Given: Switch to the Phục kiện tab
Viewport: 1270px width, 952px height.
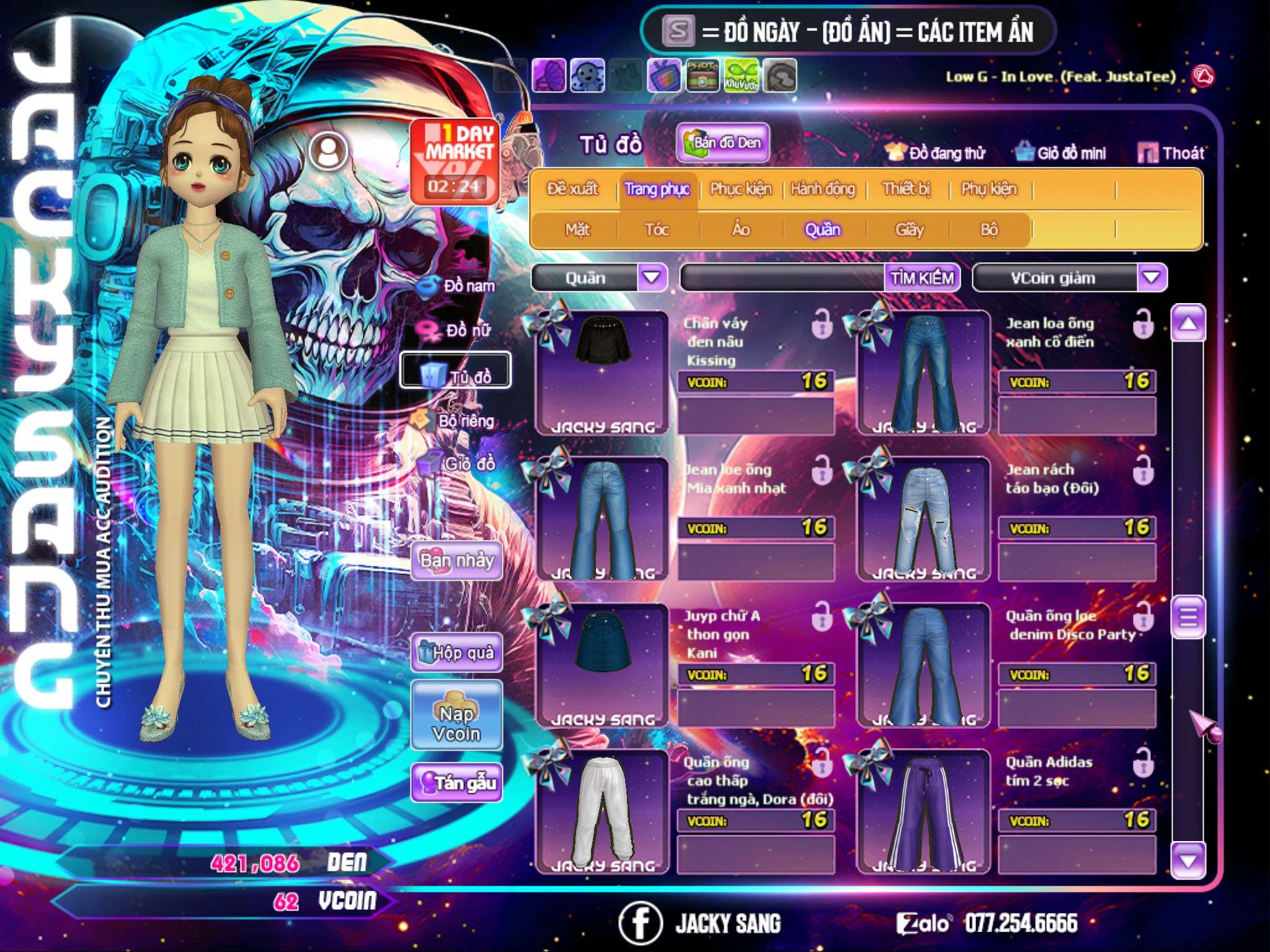Looking at the screenshot, I should tap(741, 189).
